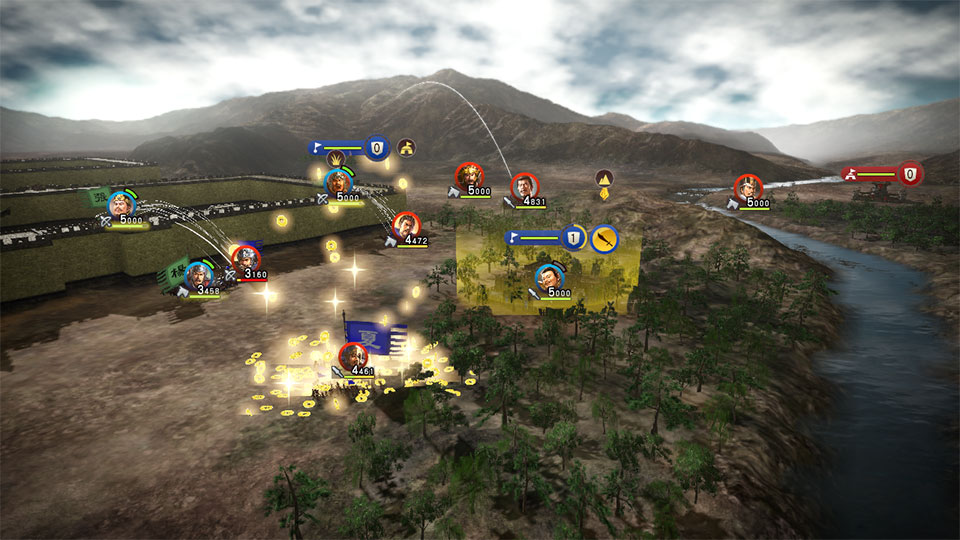Screen dimensions: 960x540
Task: Click the fortress icon beside the blue 0 shield
Action: (x=406, y=148)
